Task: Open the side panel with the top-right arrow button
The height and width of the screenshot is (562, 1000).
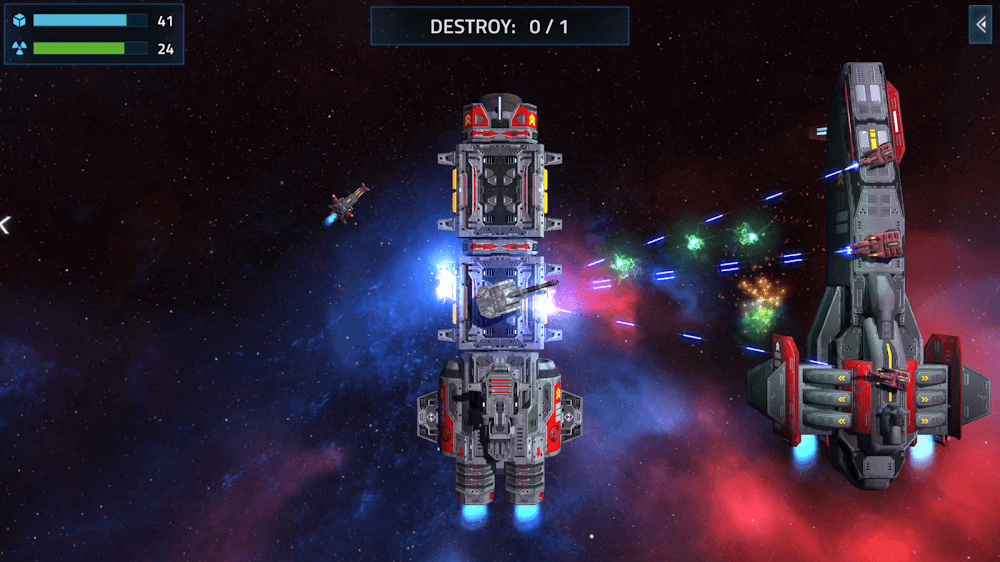Action: pyautogui.click(x=980, y=25)
